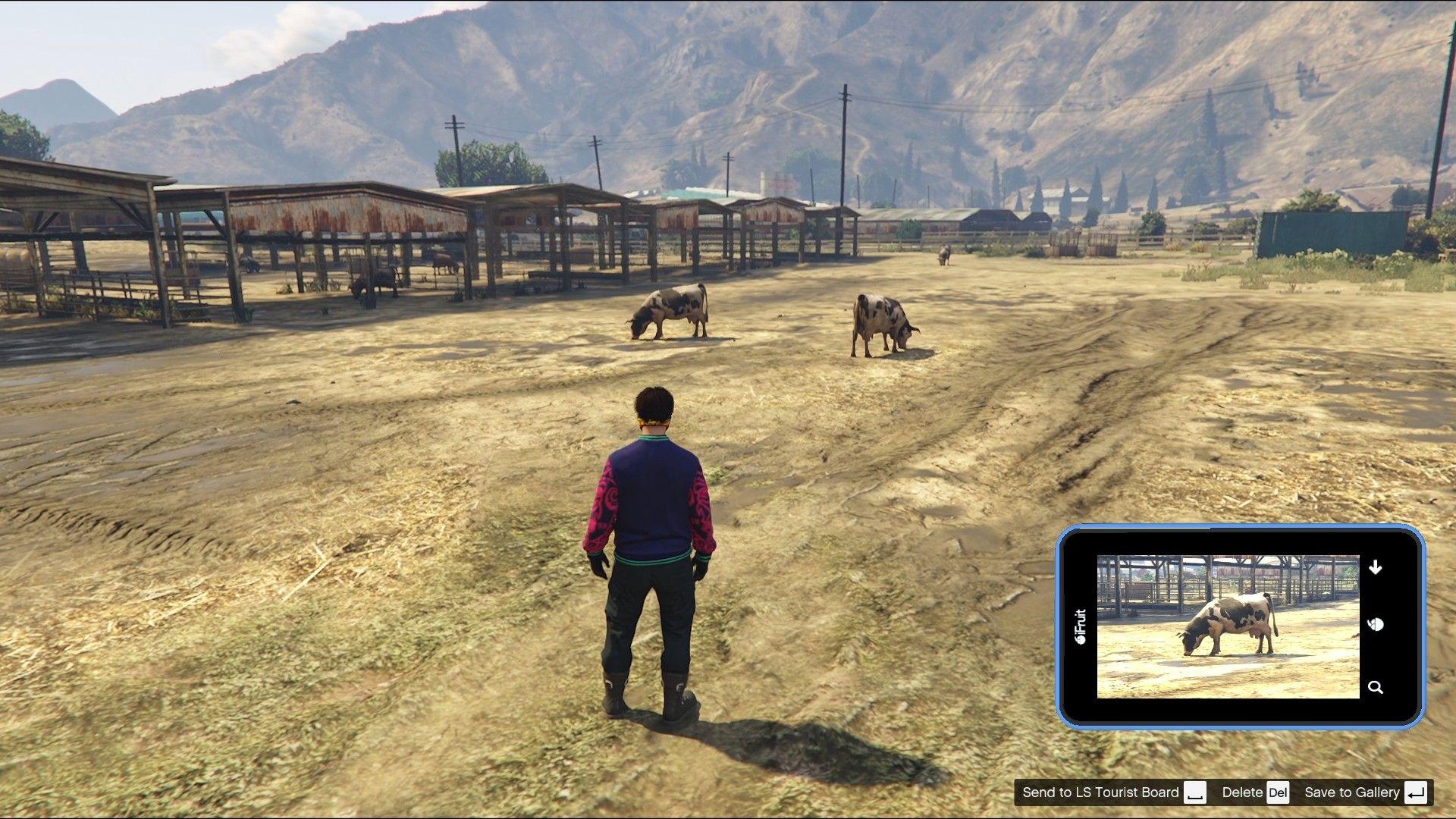The height and width of the screenshot is (819, 1456).
Task: Select the topmost icon in the phone sidebar
Action: (x=1376, y=565)
